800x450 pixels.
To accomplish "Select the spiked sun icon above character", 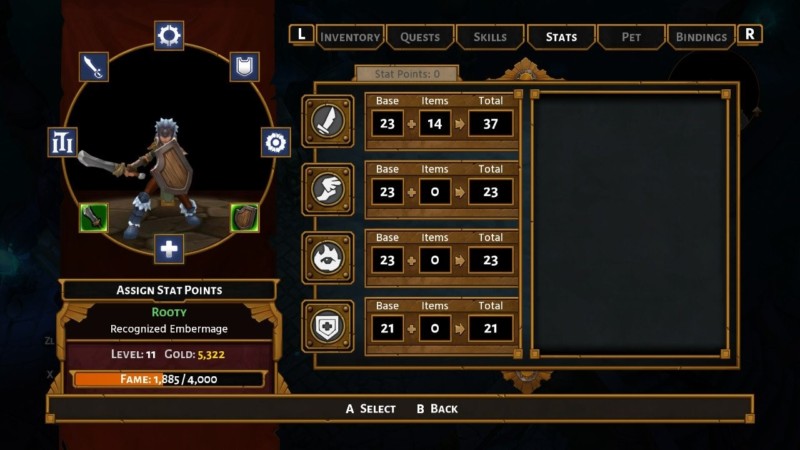I will point(169,35).
